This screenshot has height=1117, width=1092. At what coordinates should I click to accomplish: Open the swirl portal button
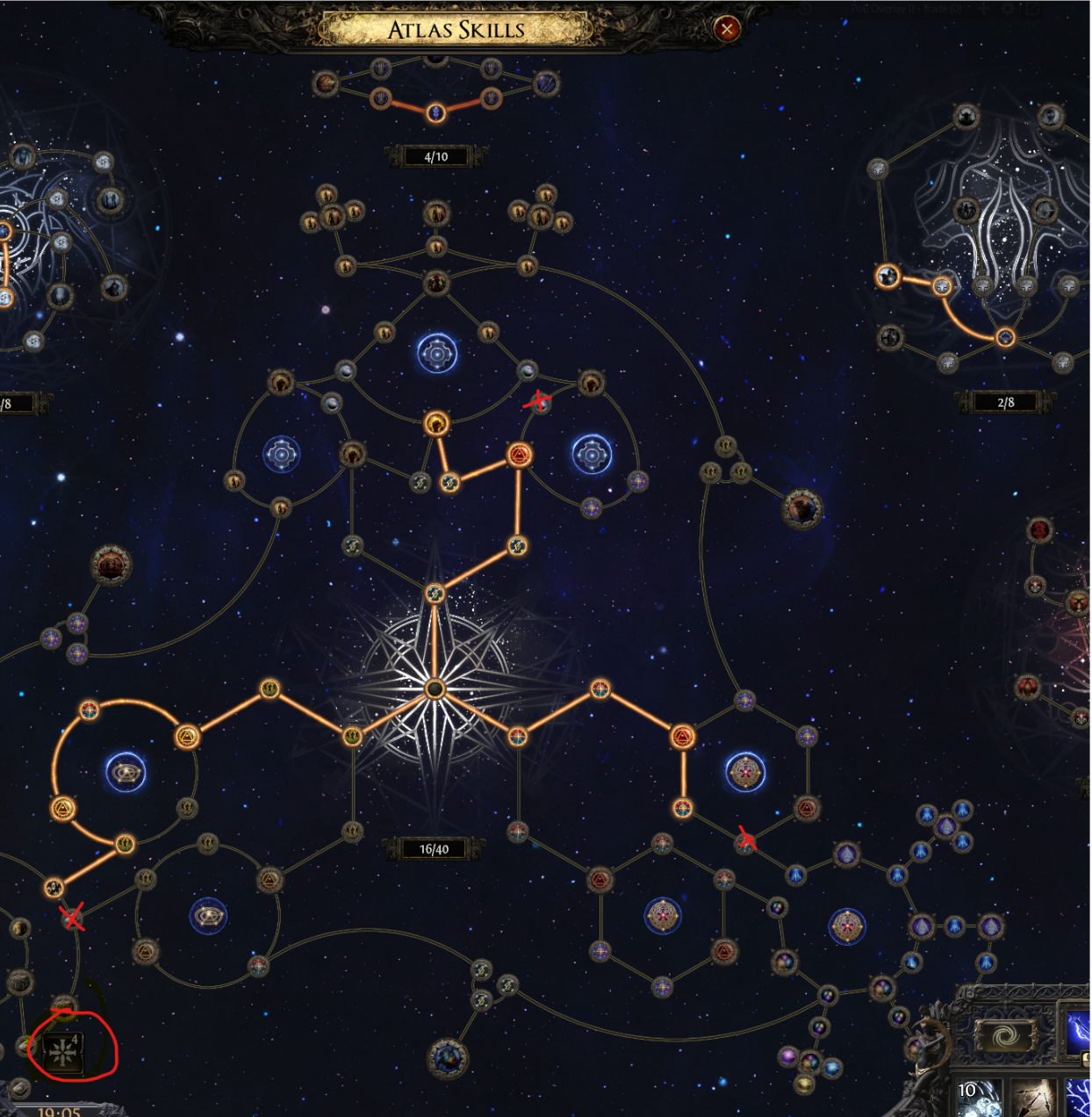pos(1006,1036)
